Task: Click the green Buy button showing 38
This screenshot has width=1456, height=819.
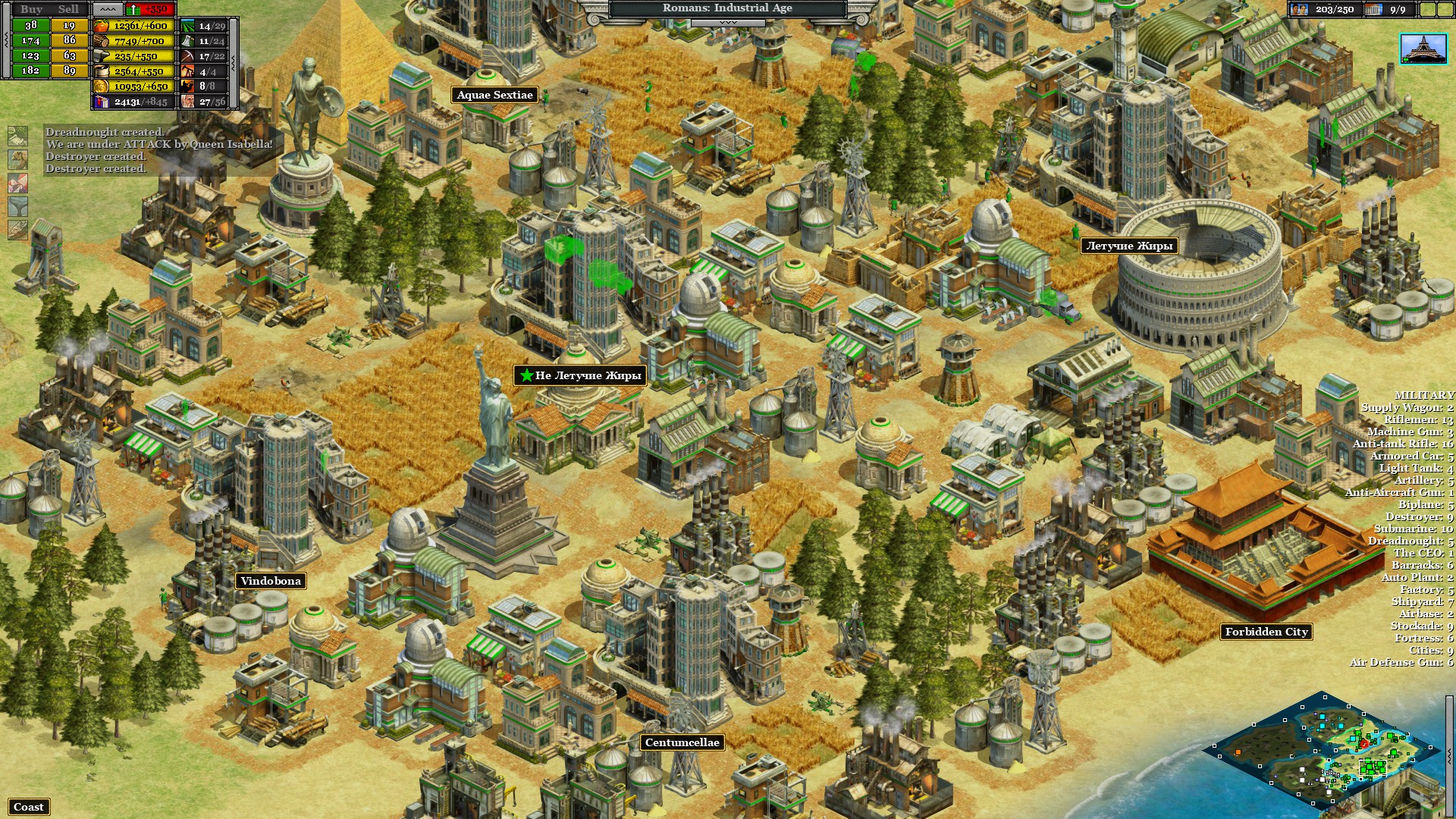Action: (30, 26)
